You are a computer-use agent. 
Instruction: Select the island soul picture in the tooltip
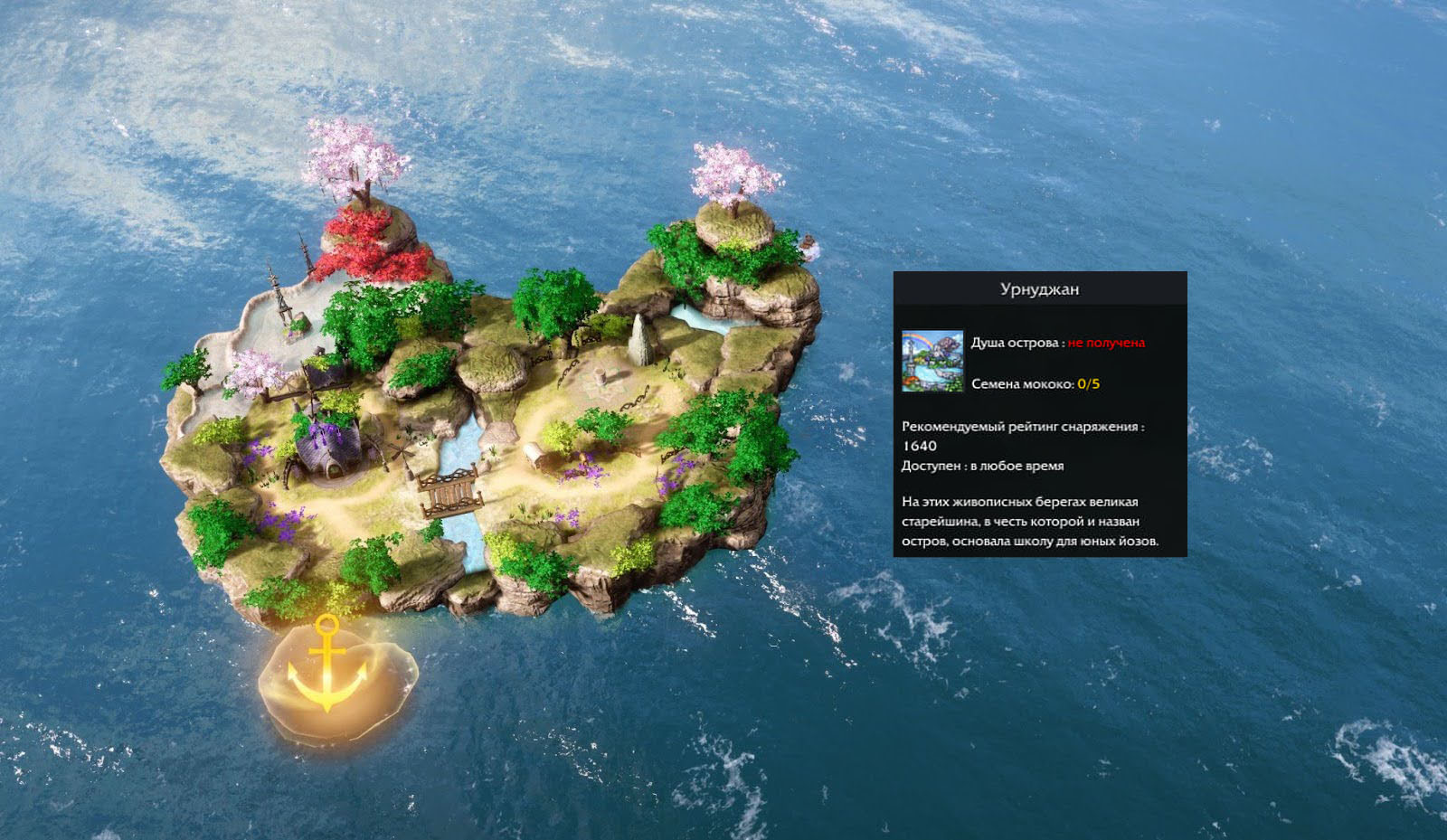tap(932, 362)
